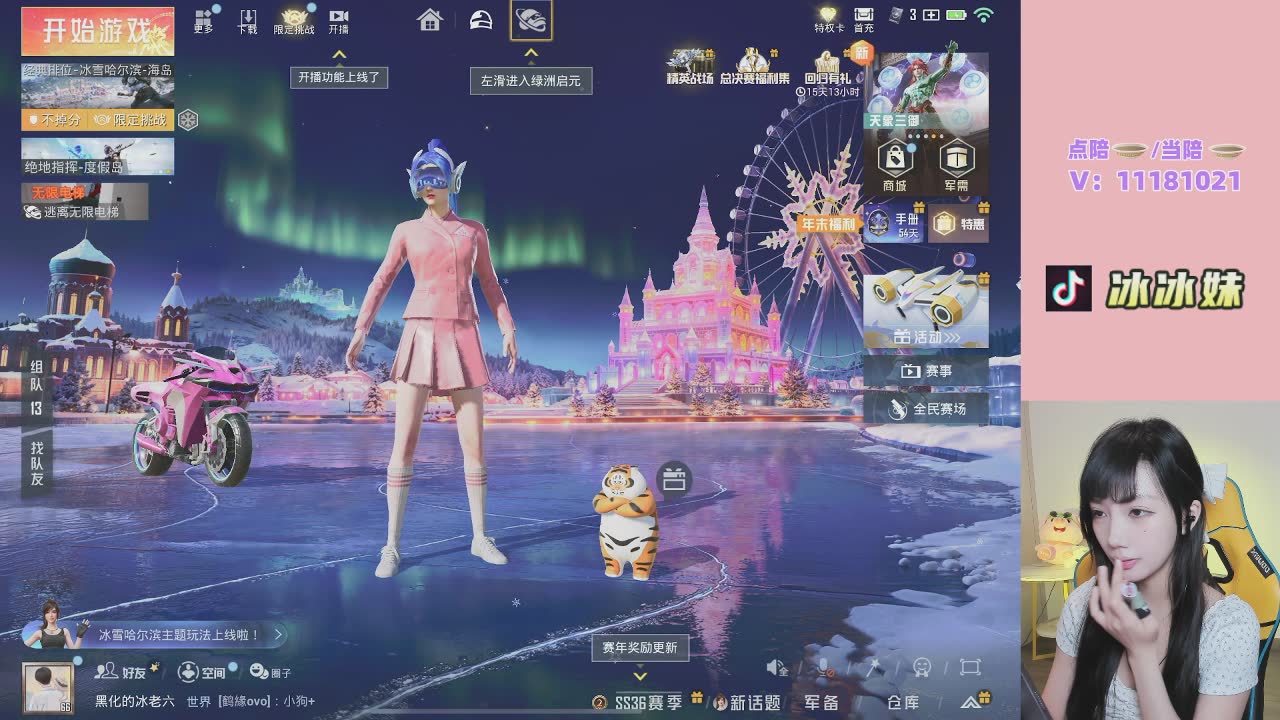
Task: Enter the 全民赛场 arena
Action: [926, 409]
